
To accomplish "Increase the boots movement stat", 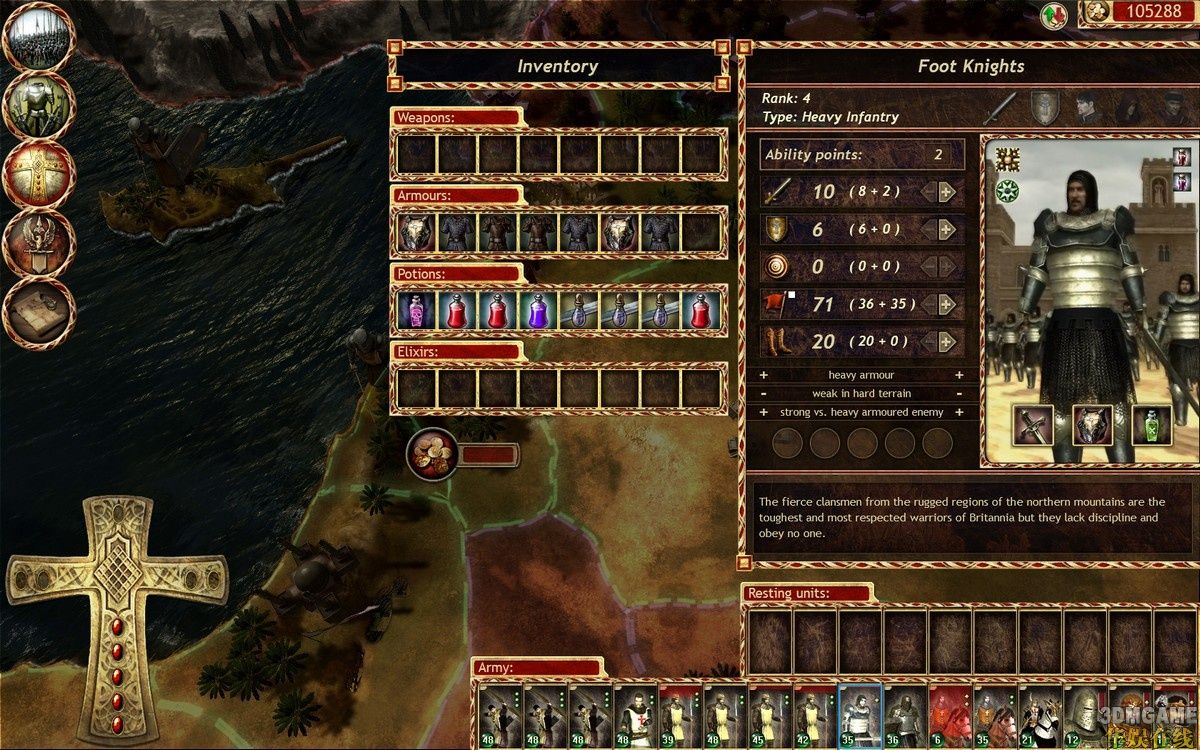I will click(946, 342).
